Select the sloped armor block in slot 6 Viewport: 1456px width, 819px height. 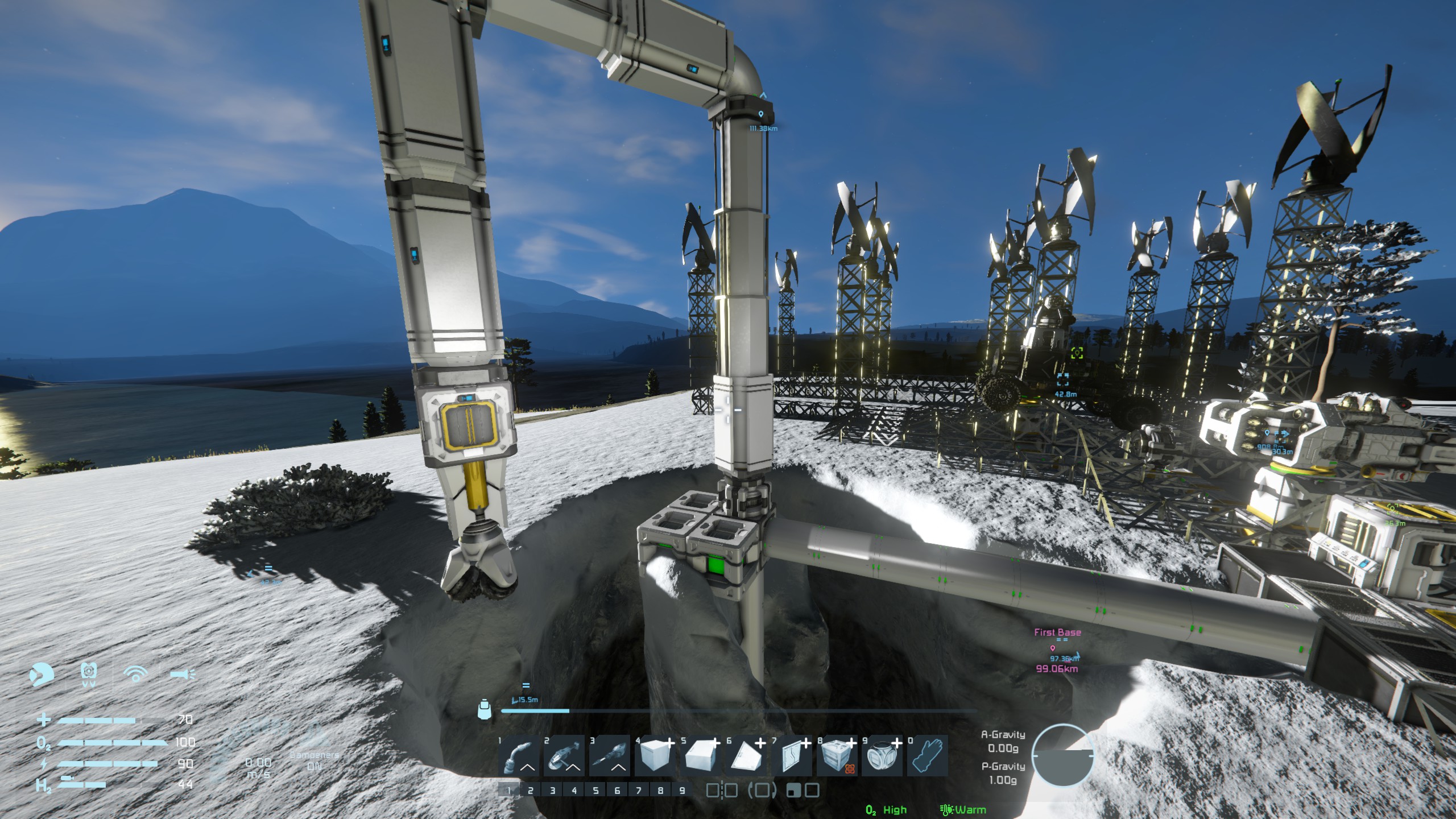742,755
